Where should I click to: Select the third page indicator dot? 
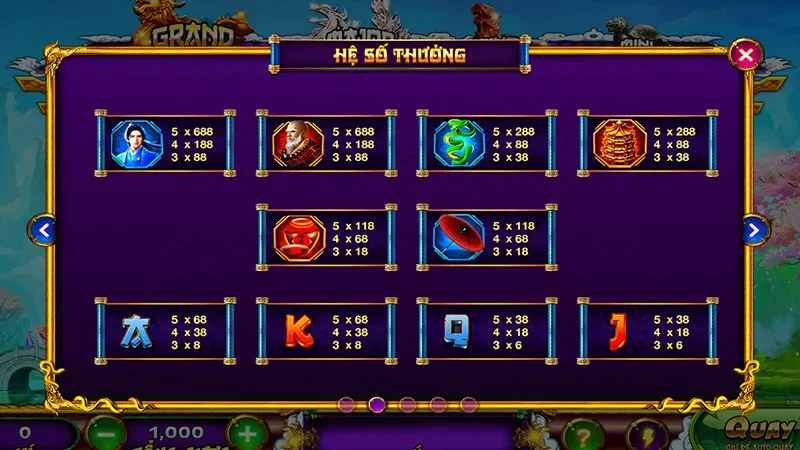click(408, 405)
